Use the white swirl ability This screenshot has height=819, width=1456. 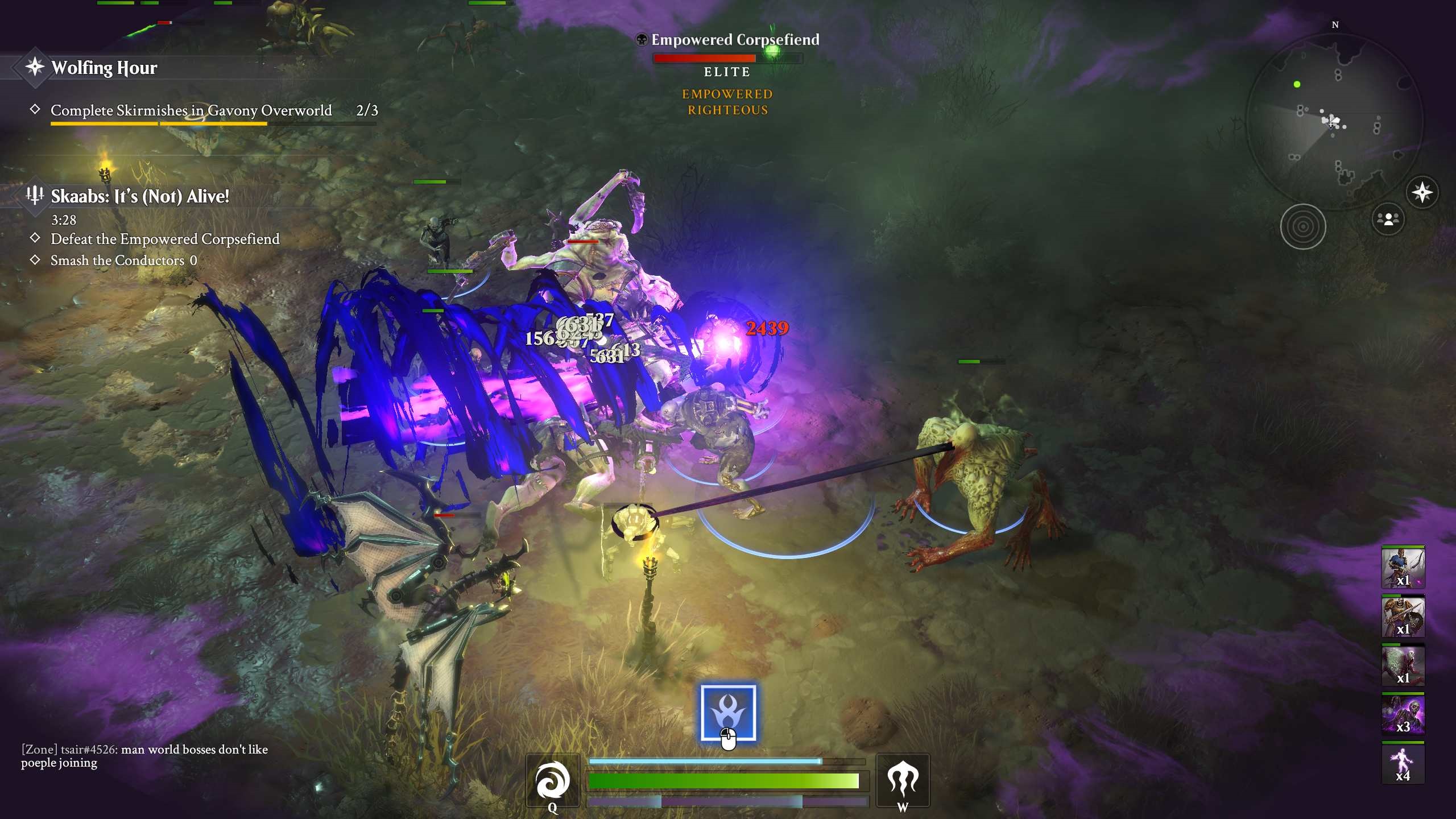[x=552, y=780]
